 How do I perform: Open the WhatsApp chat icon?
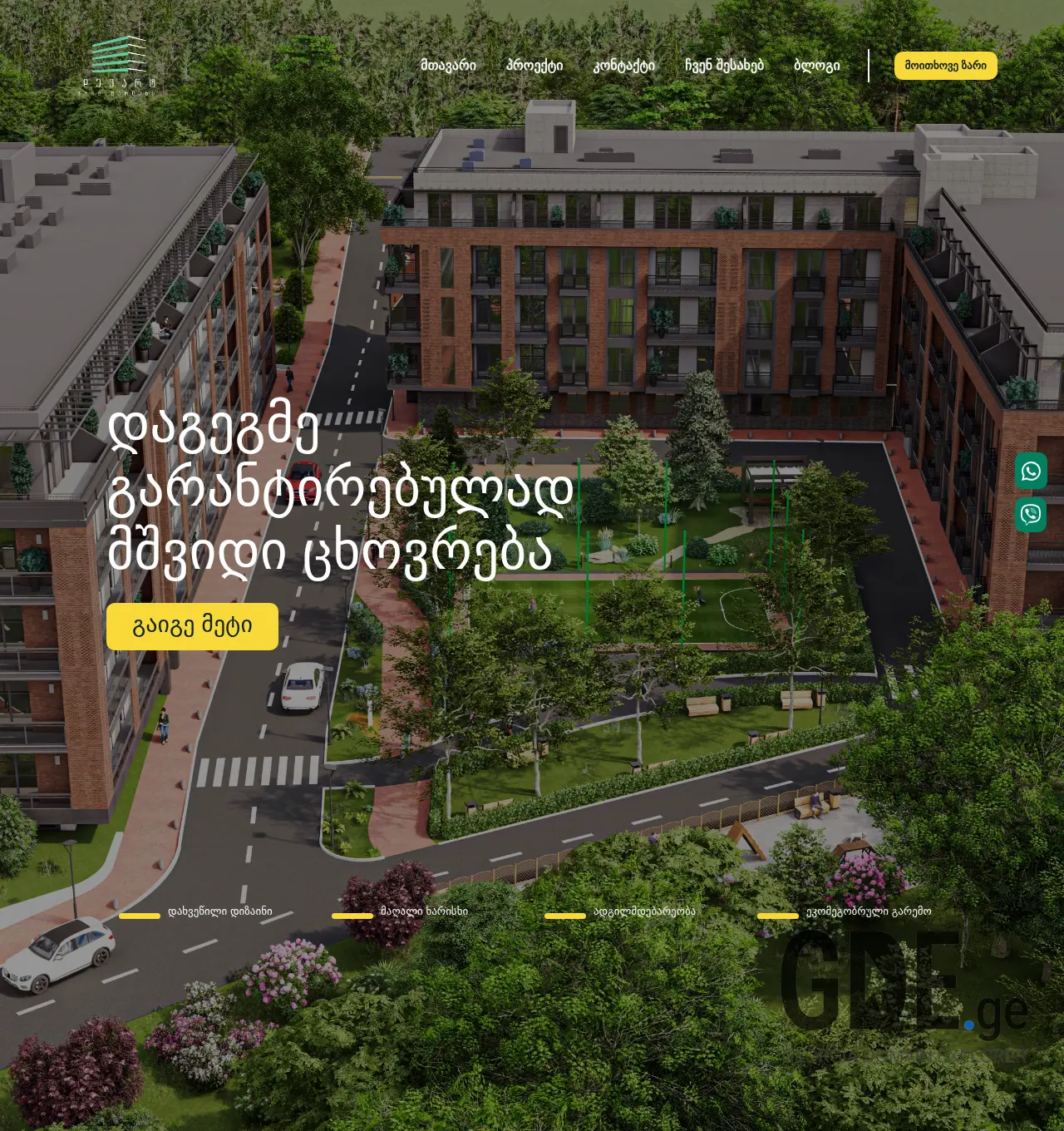1031,472
